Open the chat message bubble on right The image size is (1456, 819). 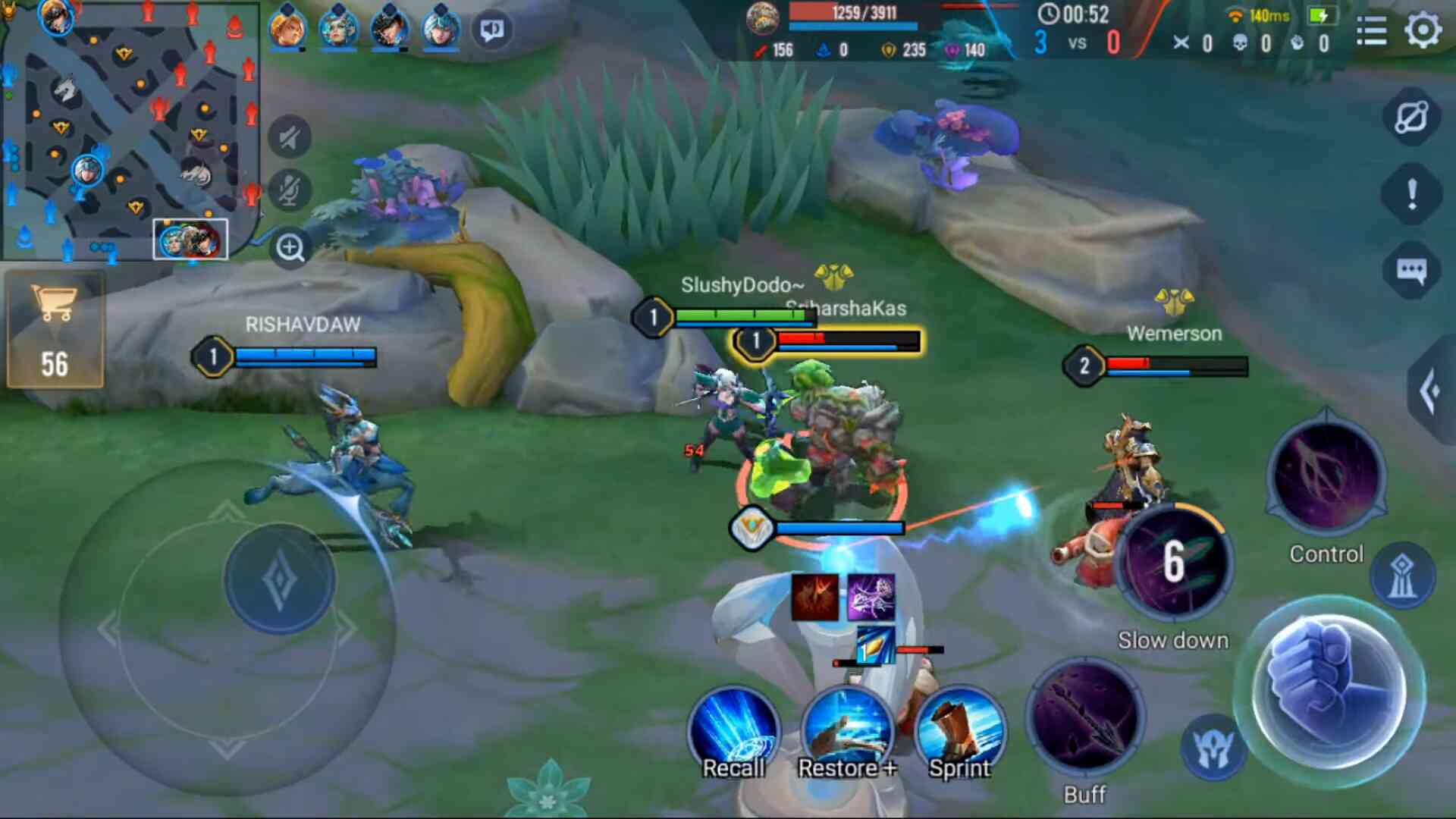coord(1411,271)
